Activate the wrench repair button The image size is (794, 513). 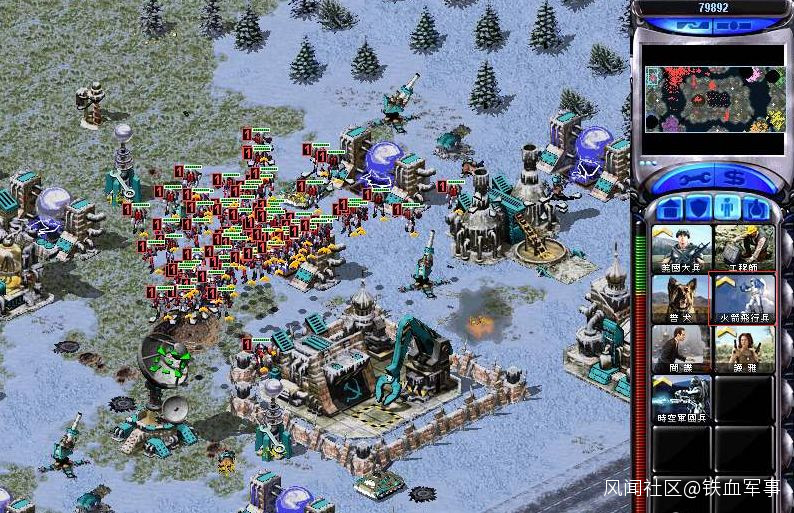tap(692, 178)
